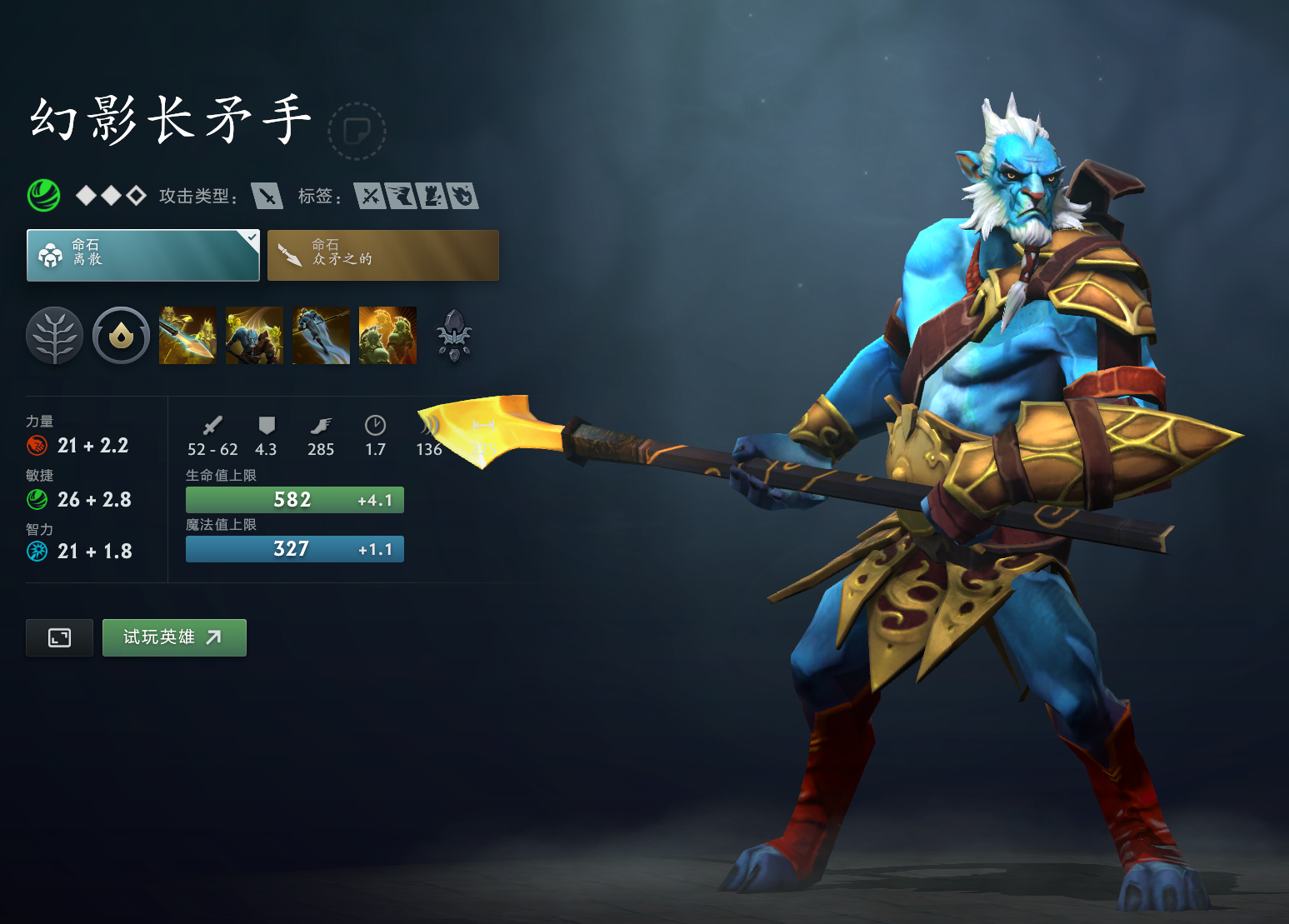
Task: Click the melee attack type icon
Action: pos(267,196)
